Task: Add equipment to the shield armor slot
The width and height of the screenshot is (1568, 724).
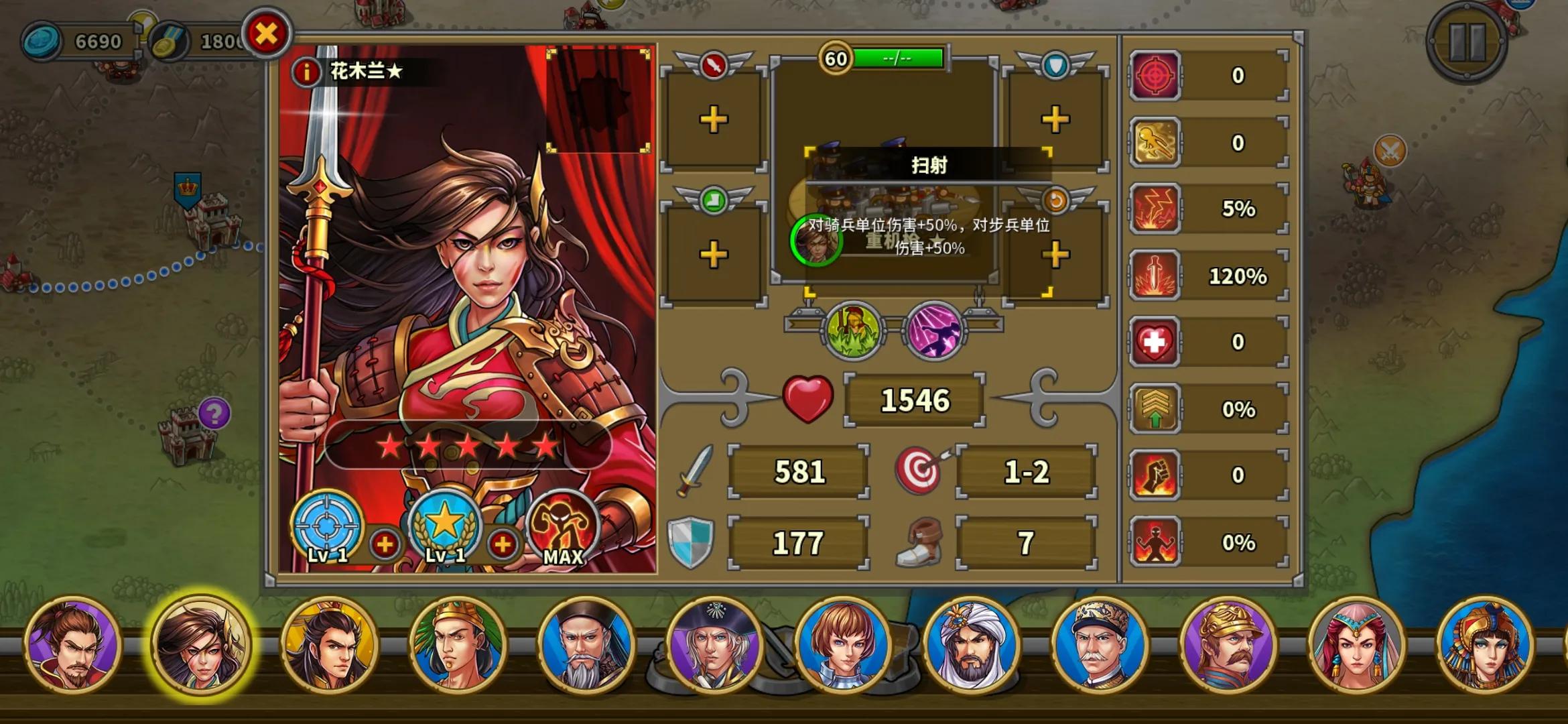Action: (x=1055, y=120)
